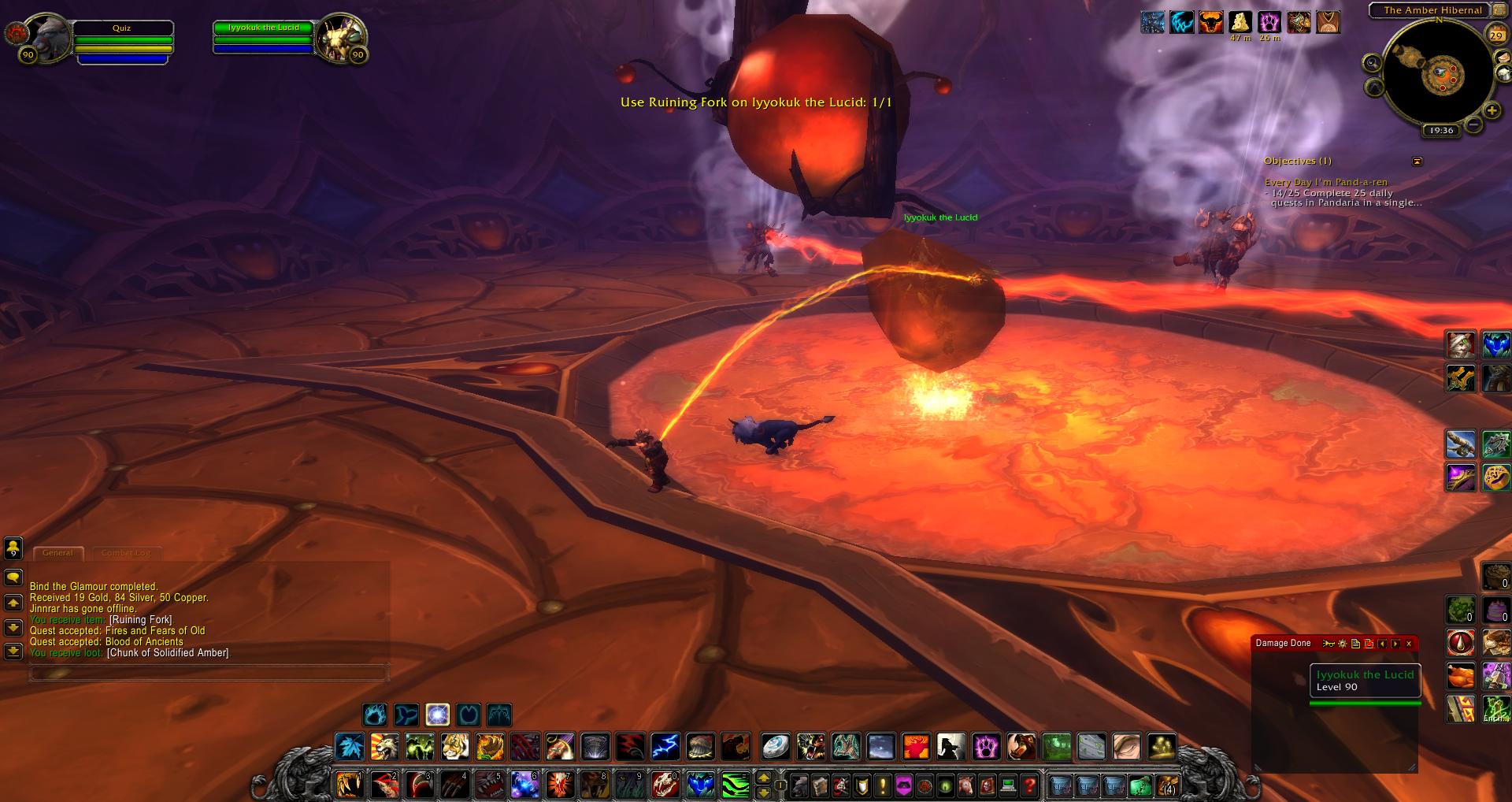Click the roasted chicken food item

[x=1460, y=675]
